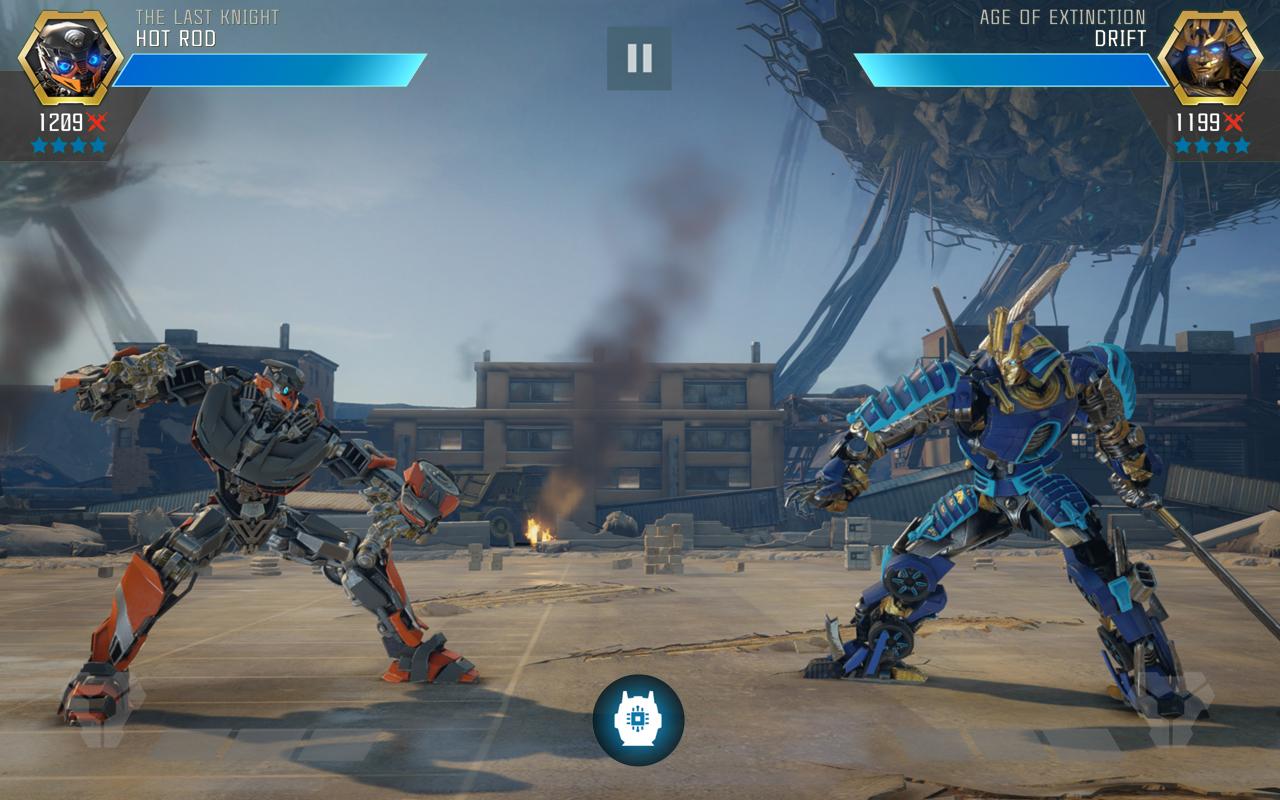
Task: Activate the robot chip special ability button
Action: (x=638, y=720)
